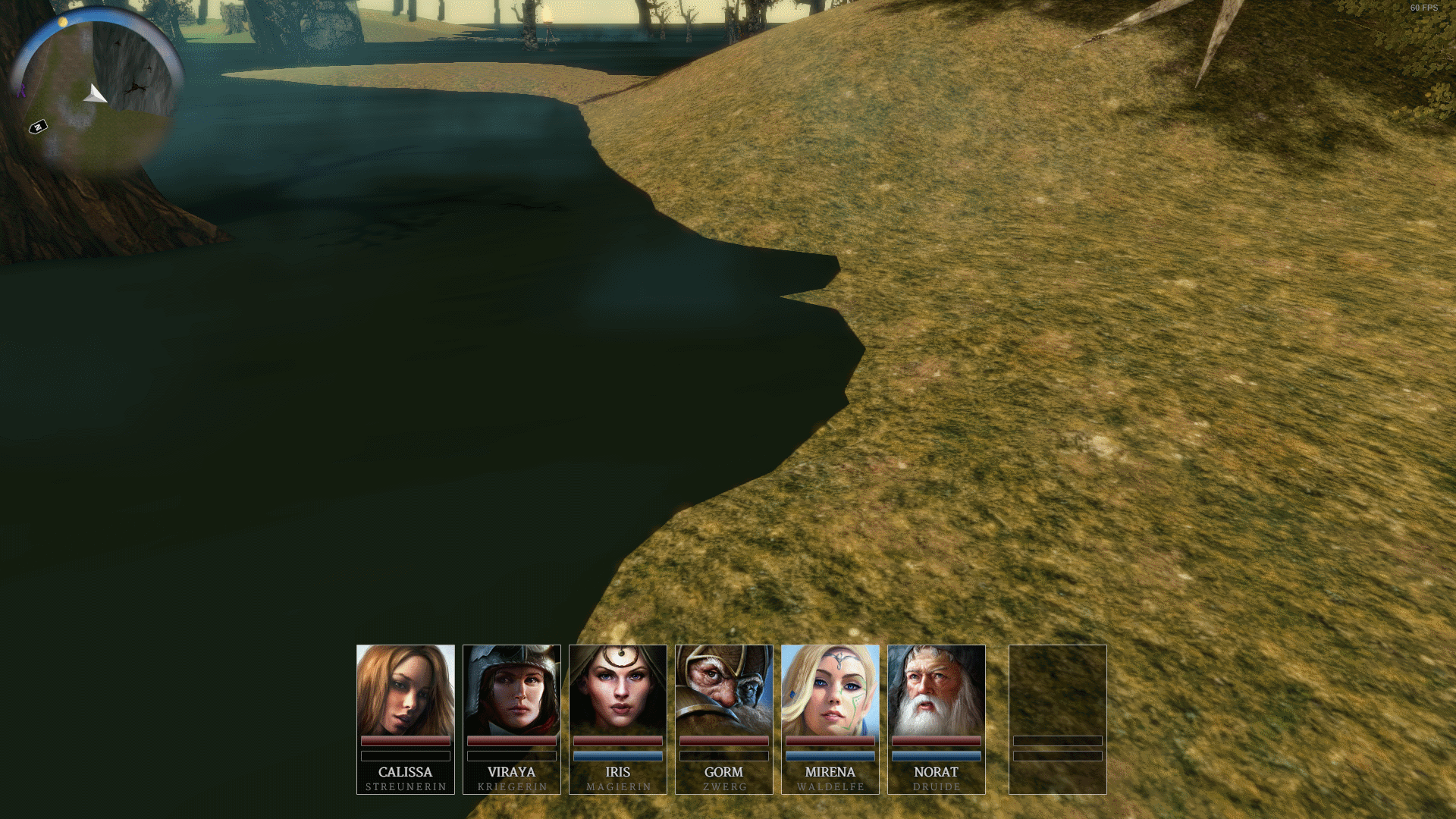The height and width of the screenshot is (819, 1456).
Task: Select Calissa the Streunerin portrait
Action: [405, 690]
